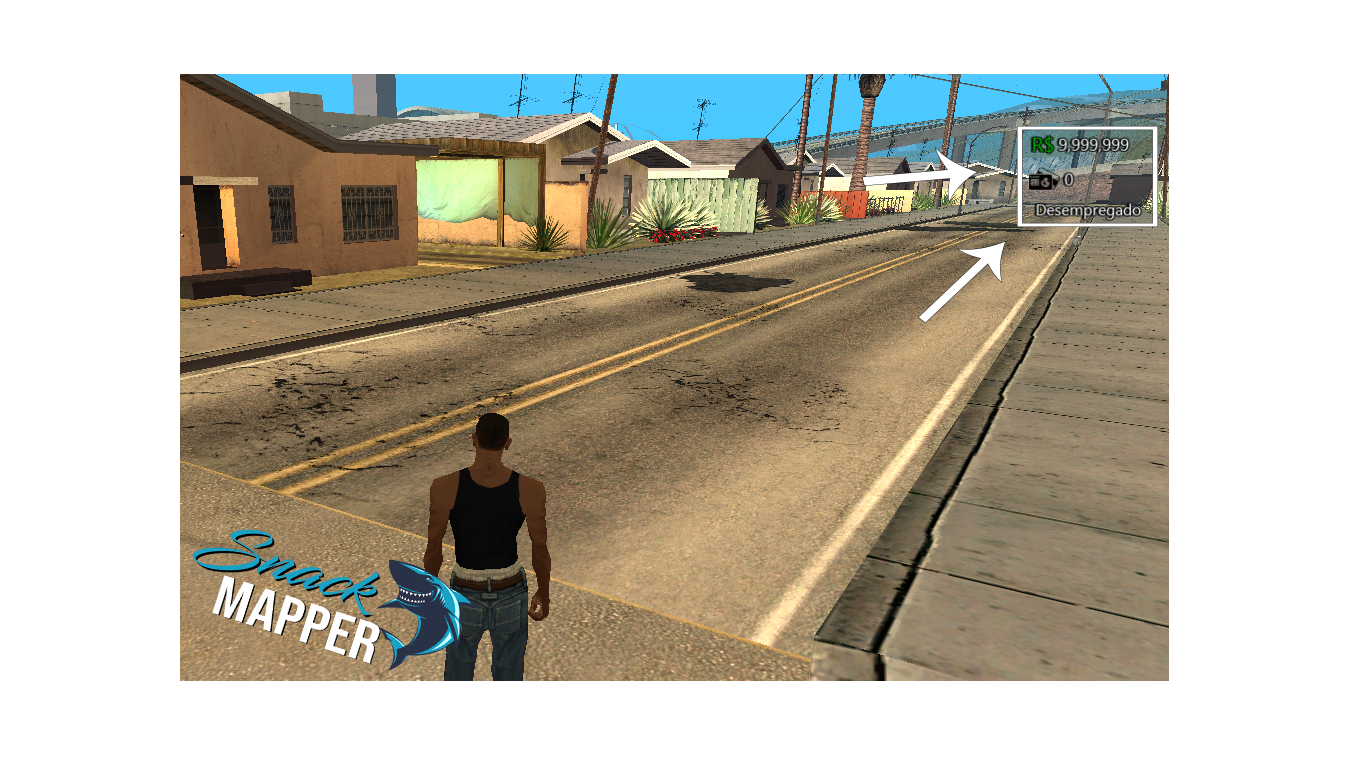Click the small arrow beside the bank icon
Screen dimensions: 1360x768
click(x=1056, y=181)
